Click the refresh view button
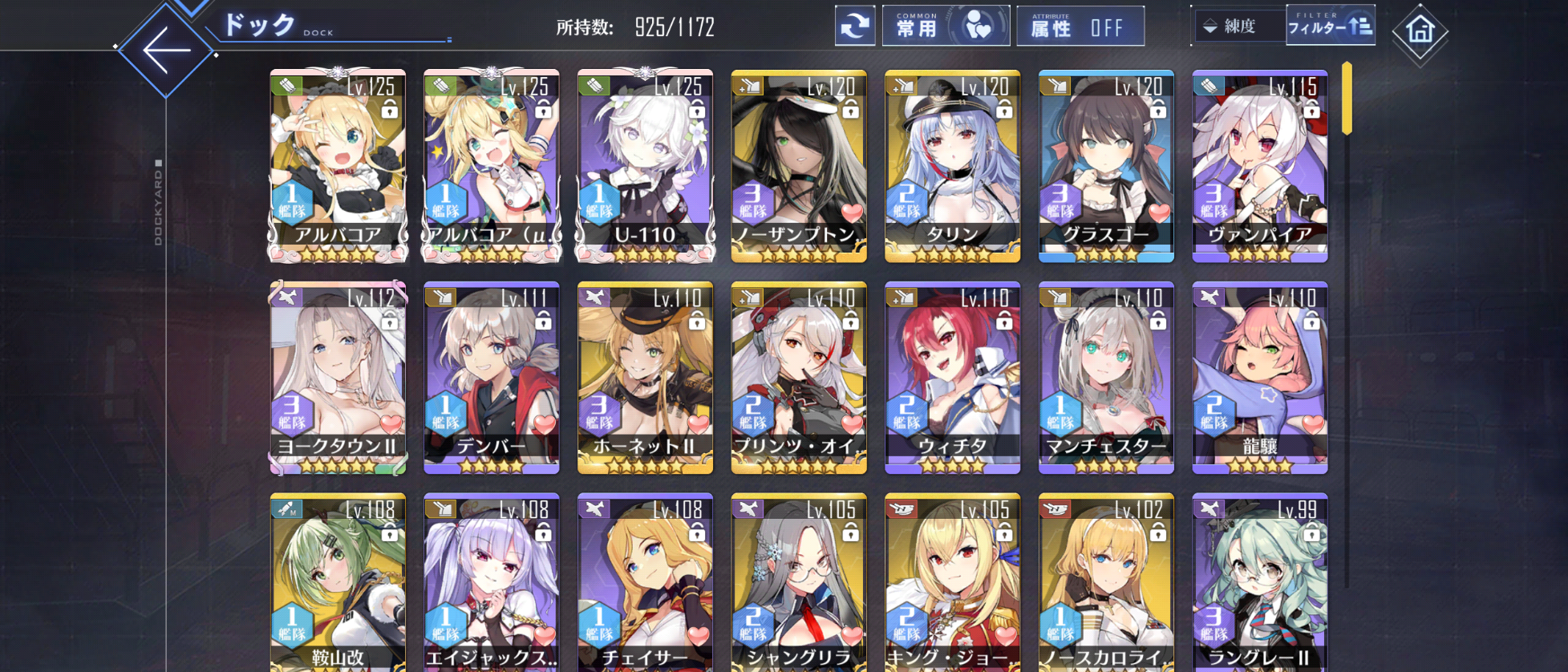1568x672 pixels. (854, 26)
